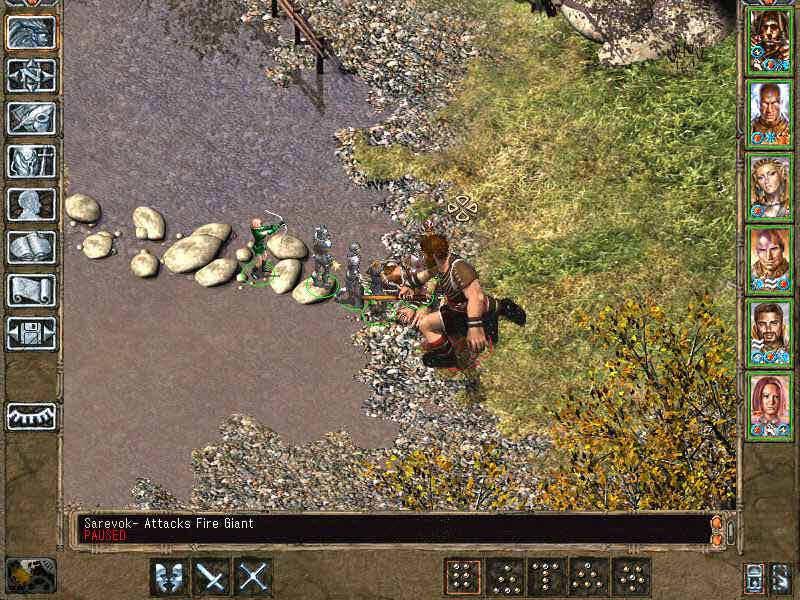Activate the winged shield guard action
The height and width of the screenshot is (600, 800).
[x=169, y=577]
